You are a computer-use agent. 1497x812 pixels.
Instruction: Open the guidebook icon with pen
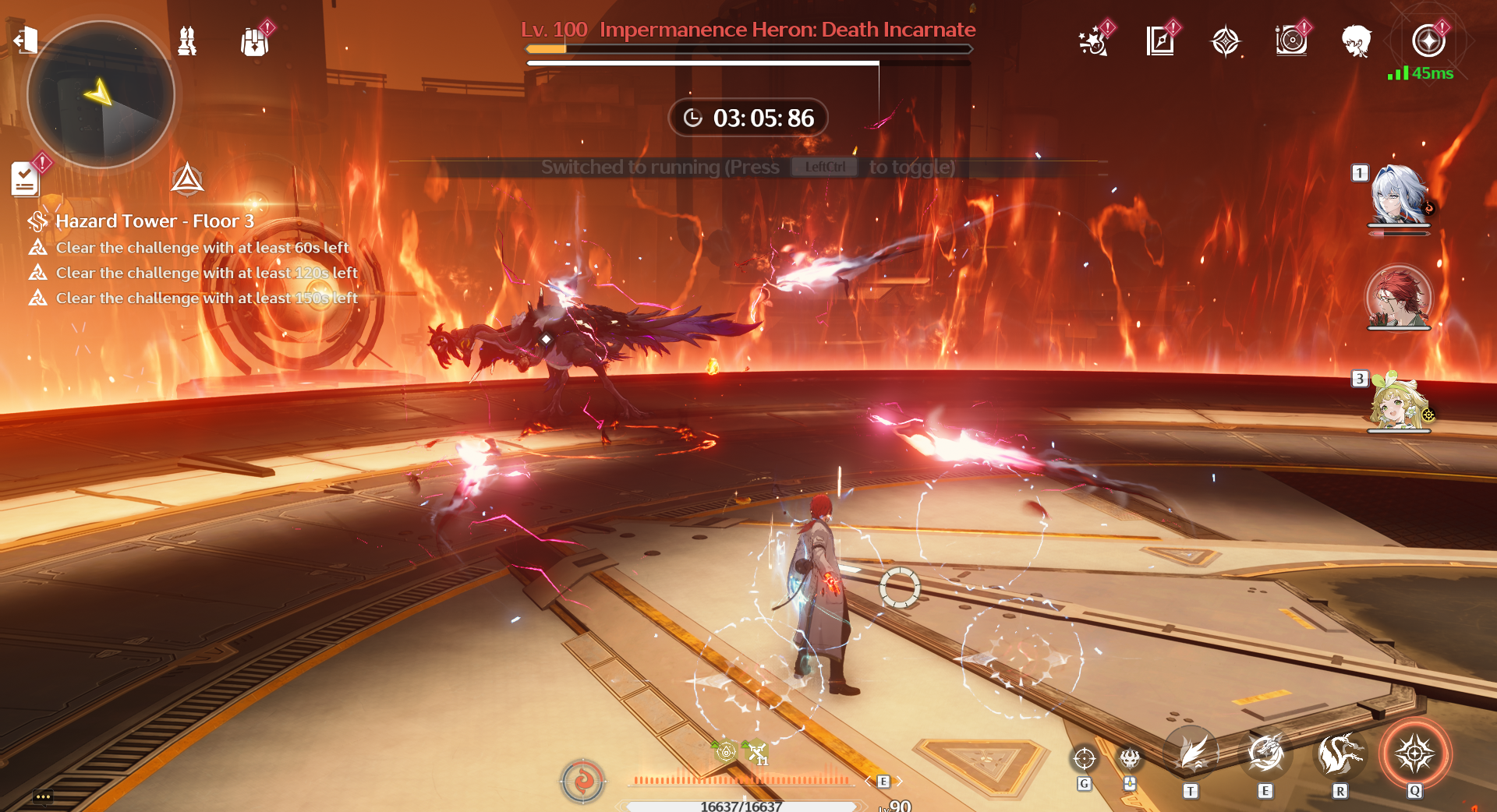(x=1160, y=41)
